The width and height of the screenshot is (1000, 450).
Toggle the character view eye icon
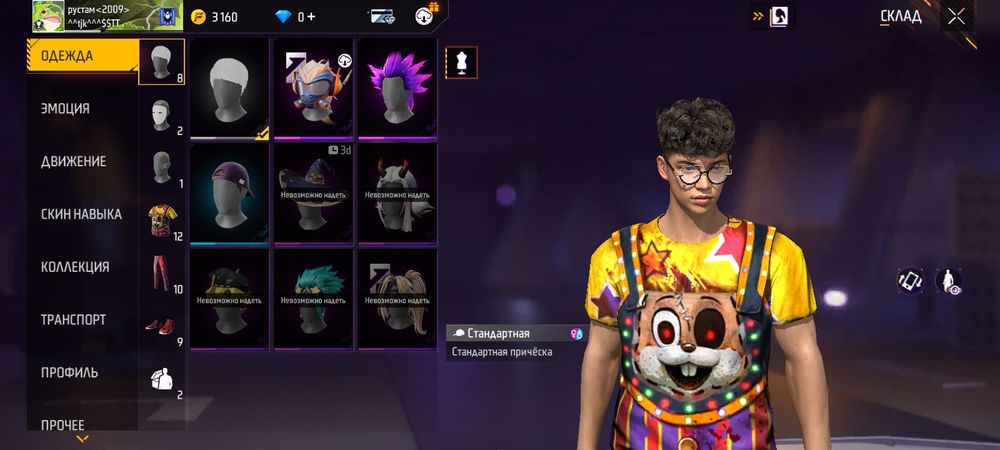pos(948,282)
